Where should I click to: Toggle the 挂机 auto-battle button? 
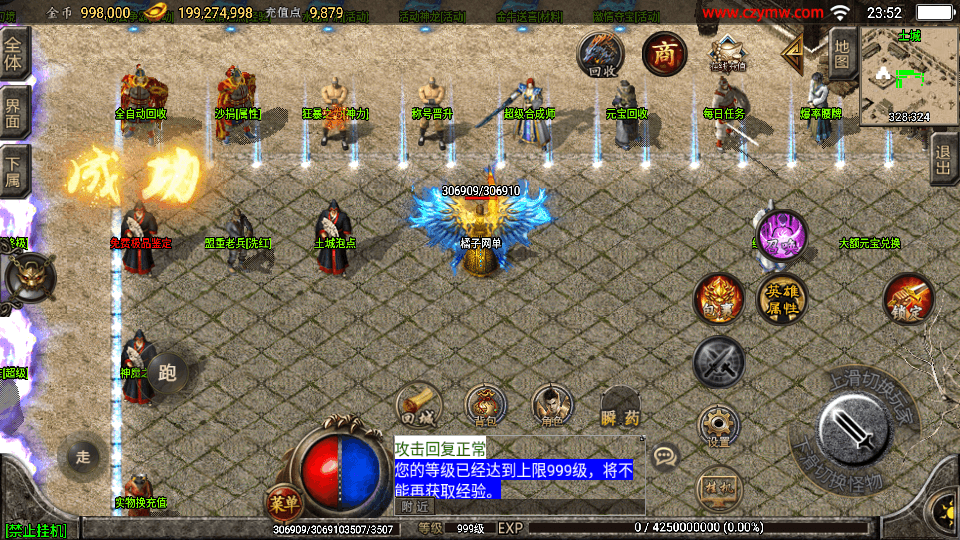tap(718, 487)
